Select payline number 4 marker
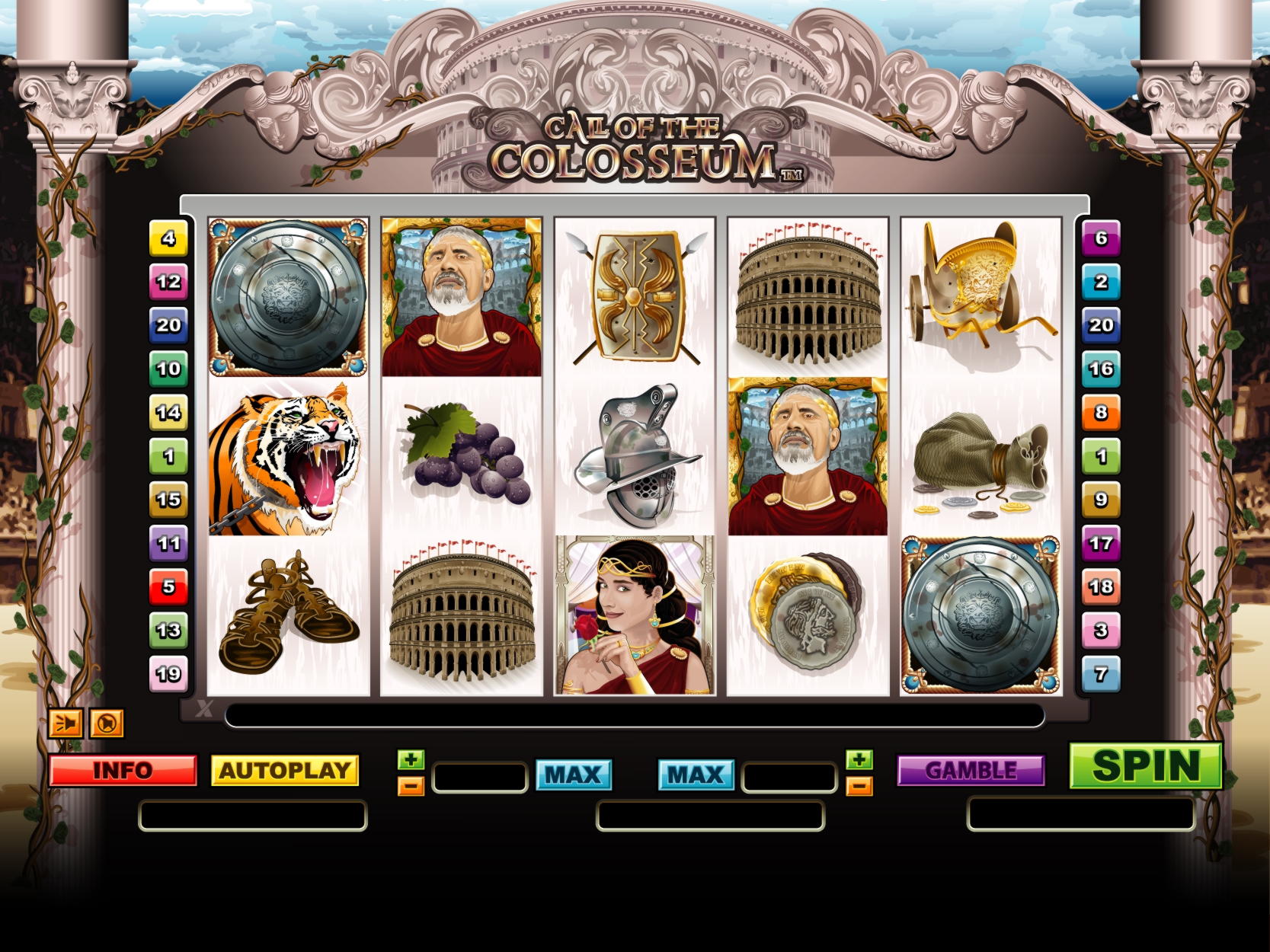 pyautogui.click(x=168, y=238)
